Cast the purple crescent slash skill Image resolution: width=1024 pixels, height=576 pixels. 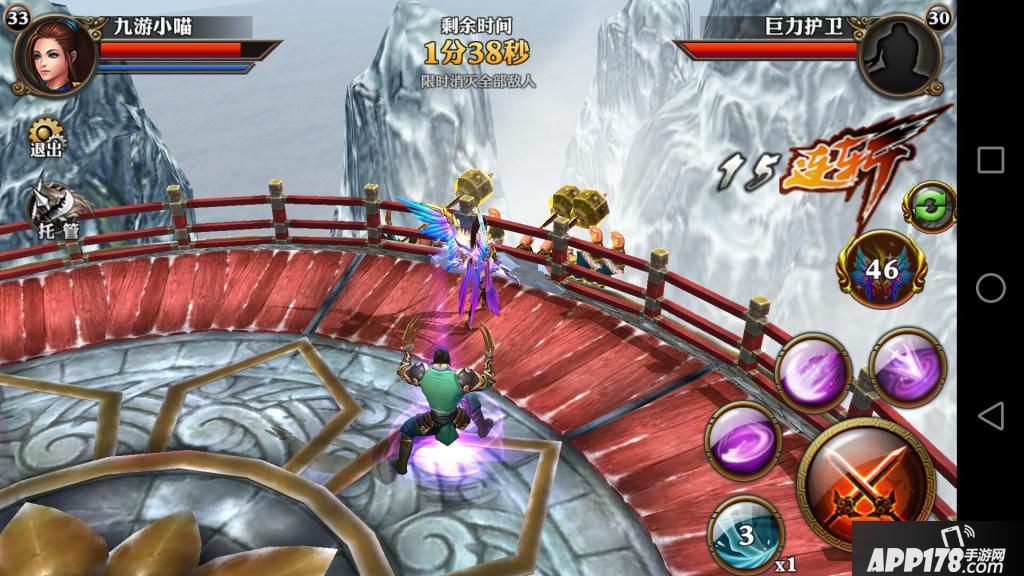click(813, 371)
